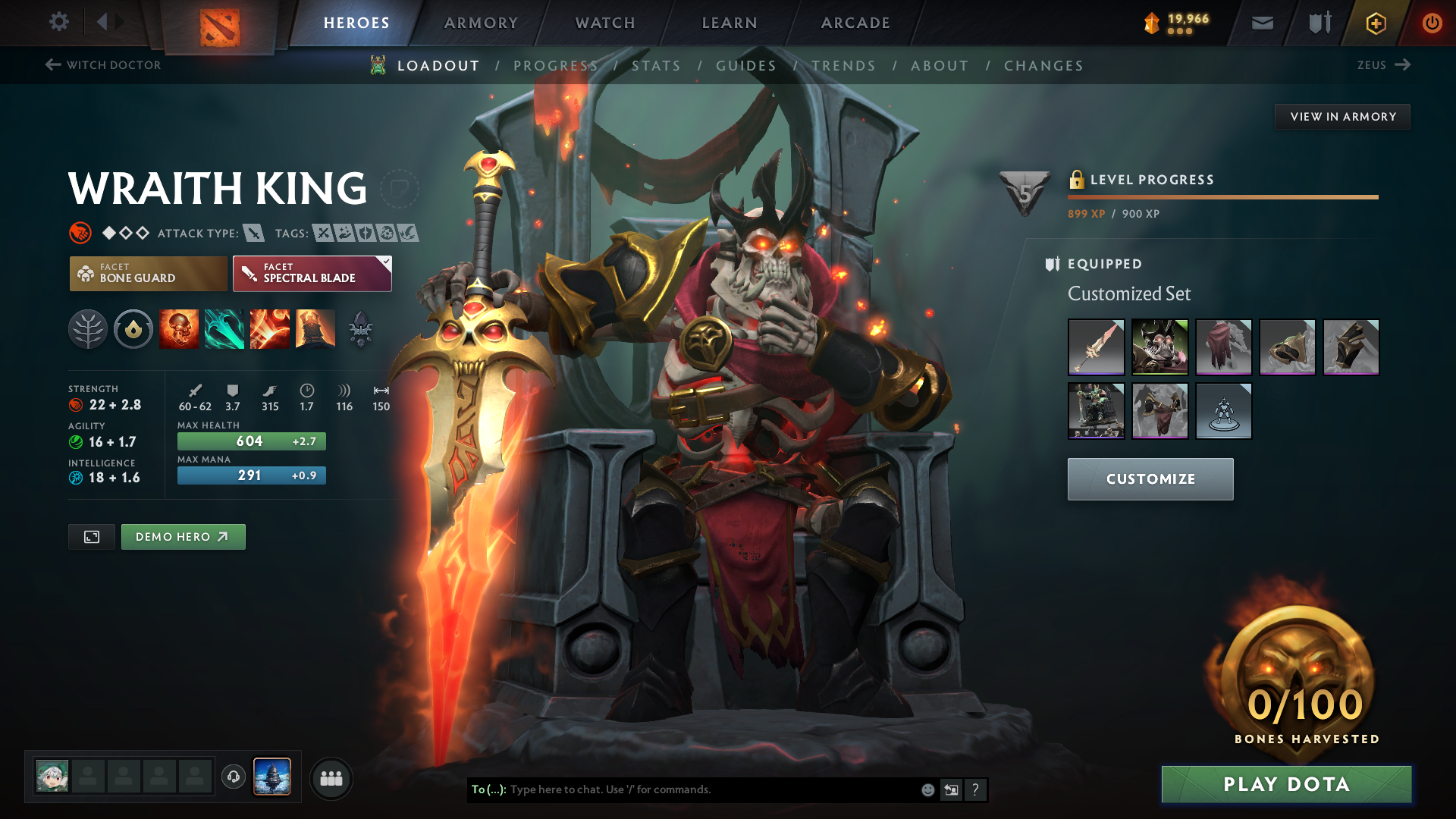Viewport: 1456px width, 819px height.
Task: Open the ARMORY menu
Action: 481,23
